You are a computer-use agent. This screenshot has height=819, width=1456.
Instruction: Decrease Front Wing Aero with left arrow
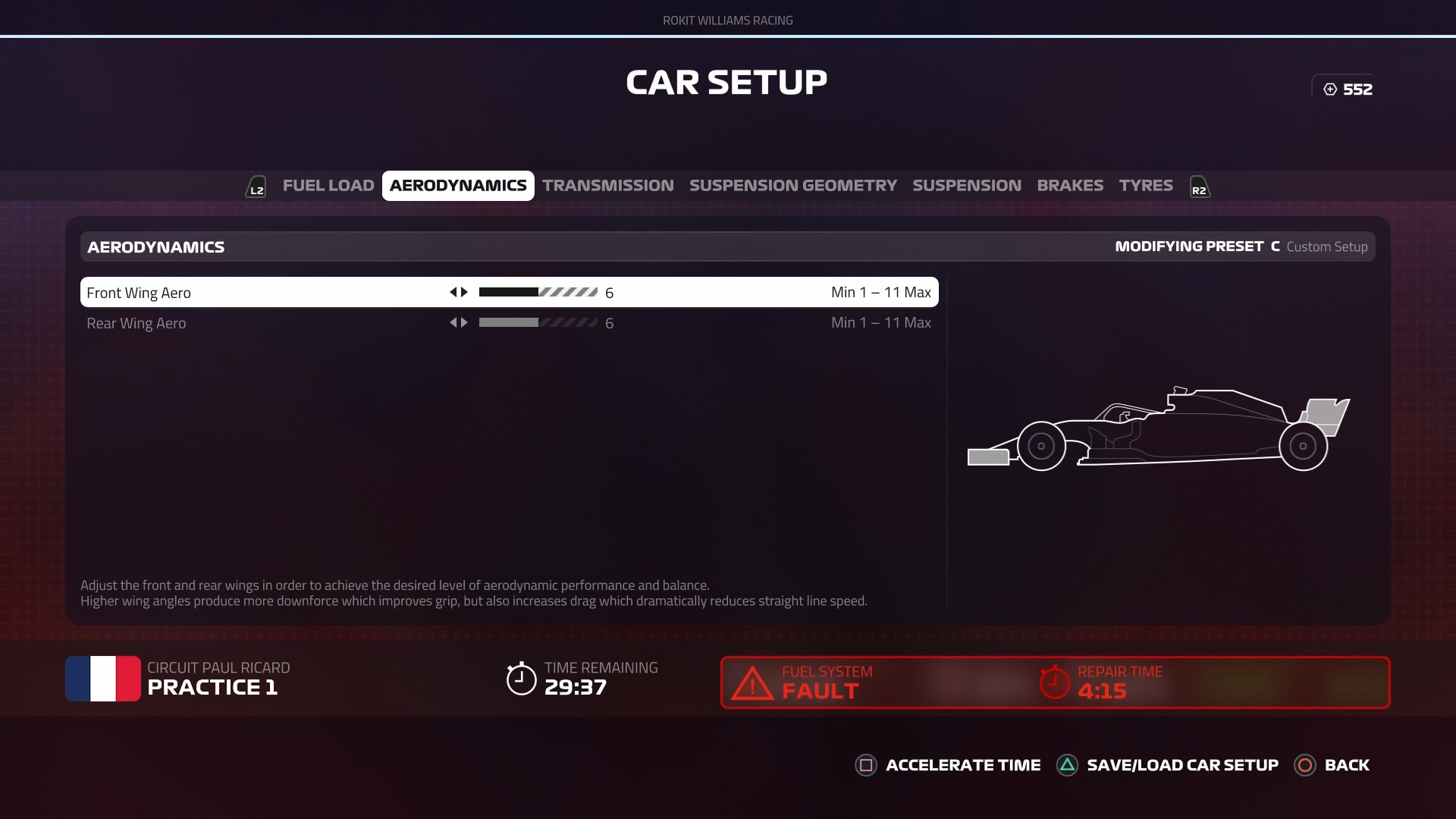pos(453,292)
